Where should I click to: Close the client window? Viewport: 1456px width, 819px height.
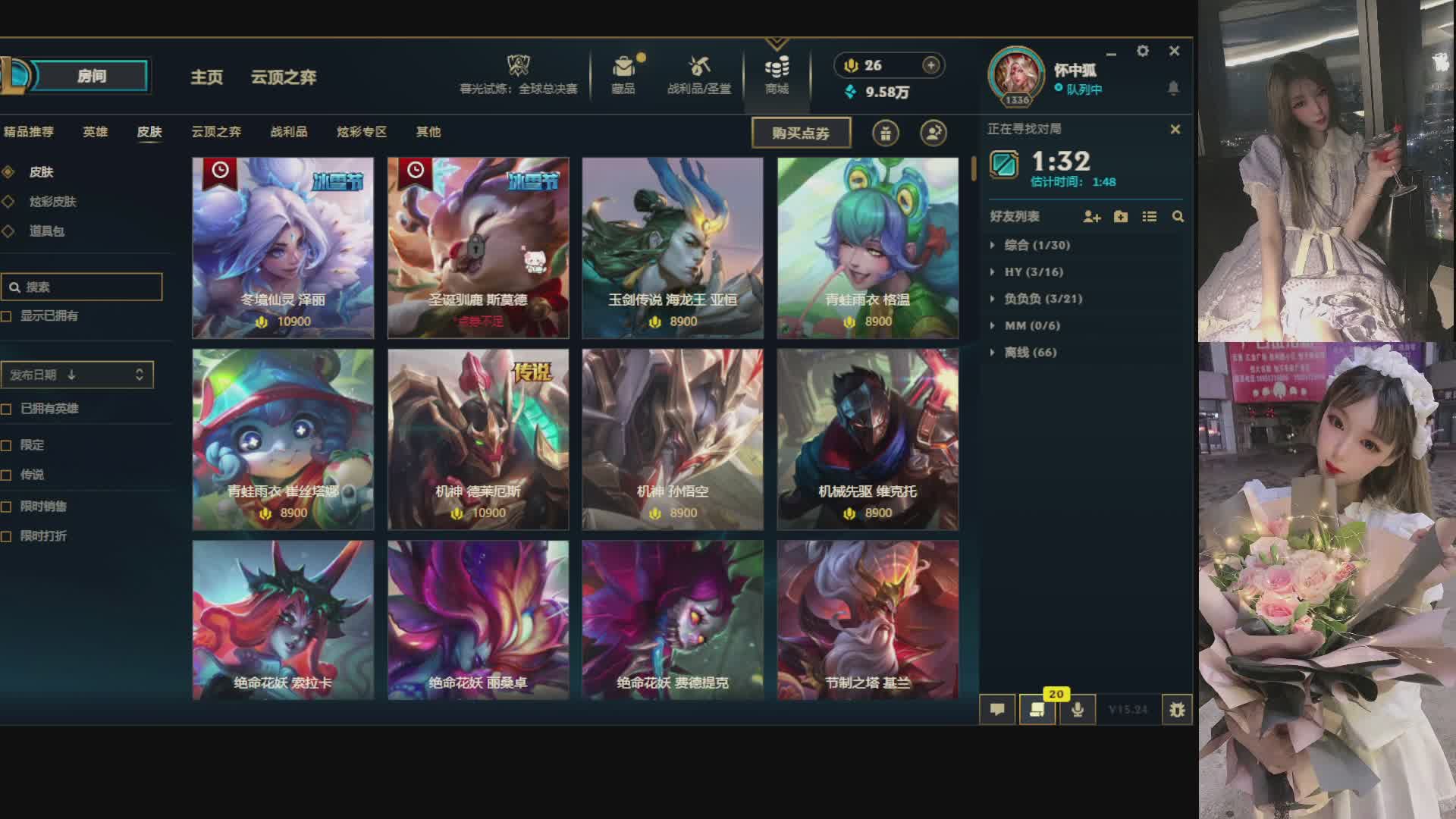tap(1174, 51)
